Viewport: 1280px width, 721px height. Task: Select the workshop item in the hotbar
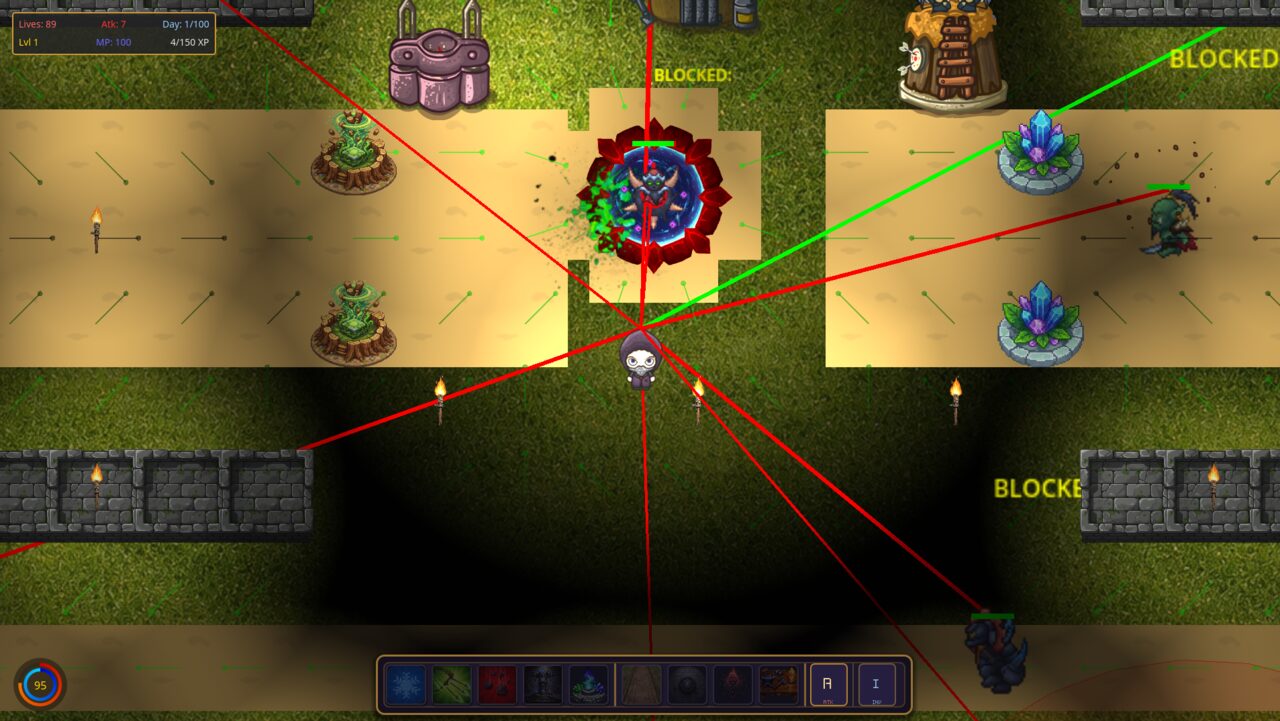[x=776, y=686]
